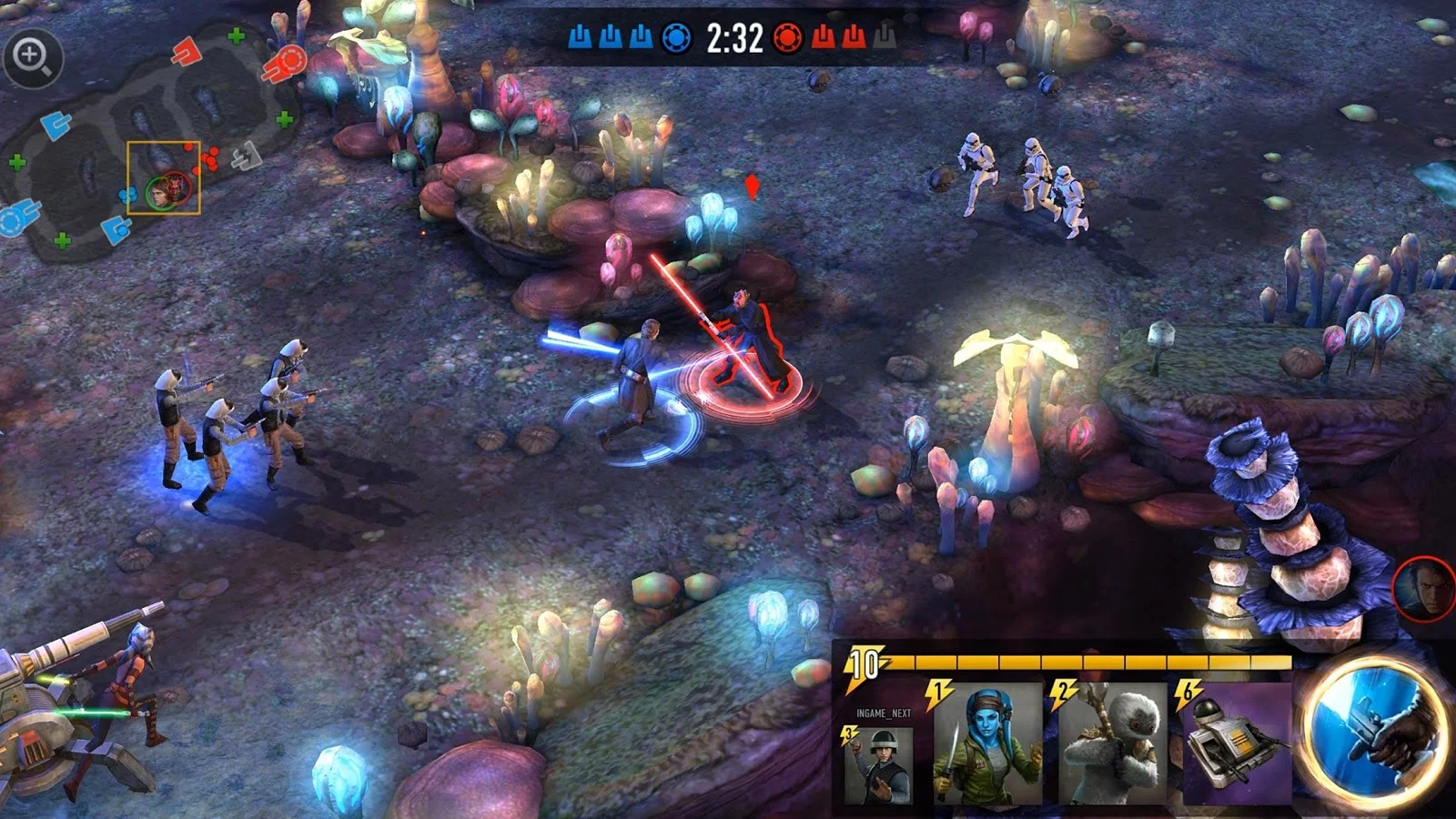This screenshot has width=1456, height=819.
Task: Tap the circular blaster special ability button
Action: [1376, 742]
